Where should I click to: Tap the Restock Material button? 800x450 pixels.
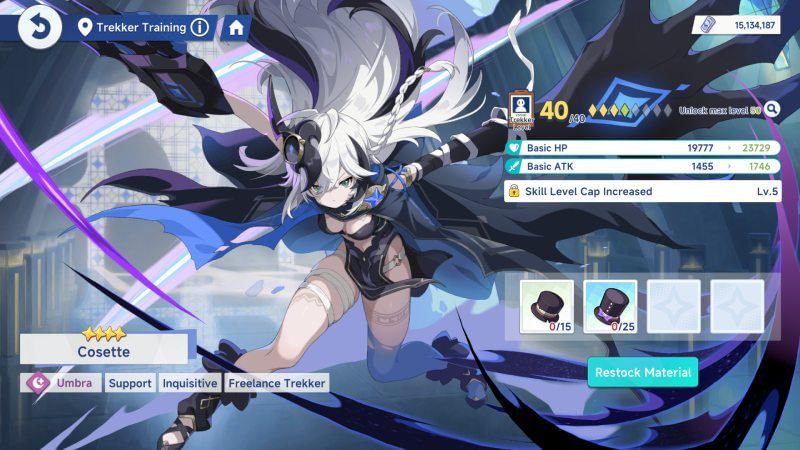pos(642,372)
